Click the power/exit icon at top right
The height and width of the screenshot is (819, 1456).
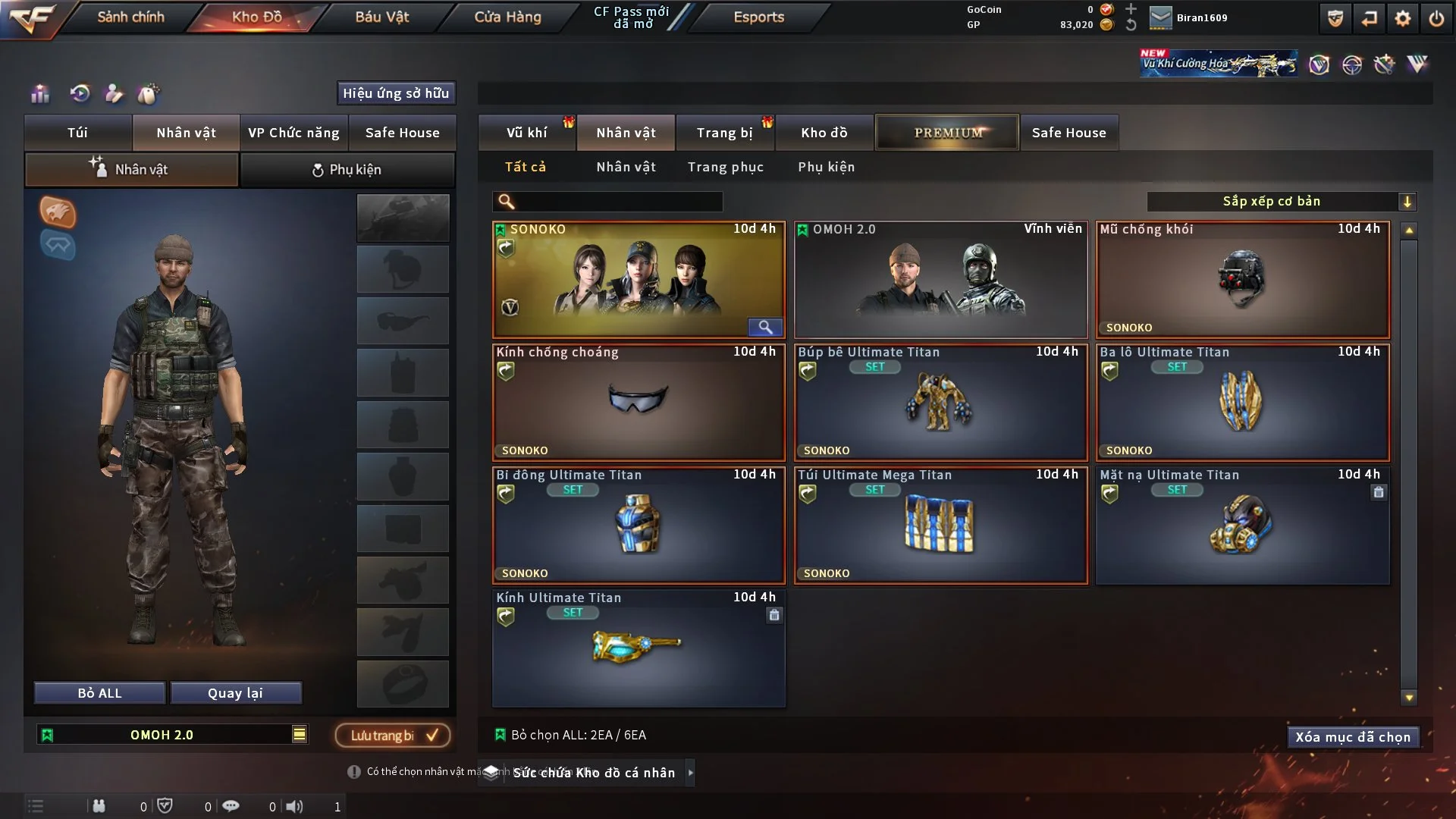tap(1438, 18)
